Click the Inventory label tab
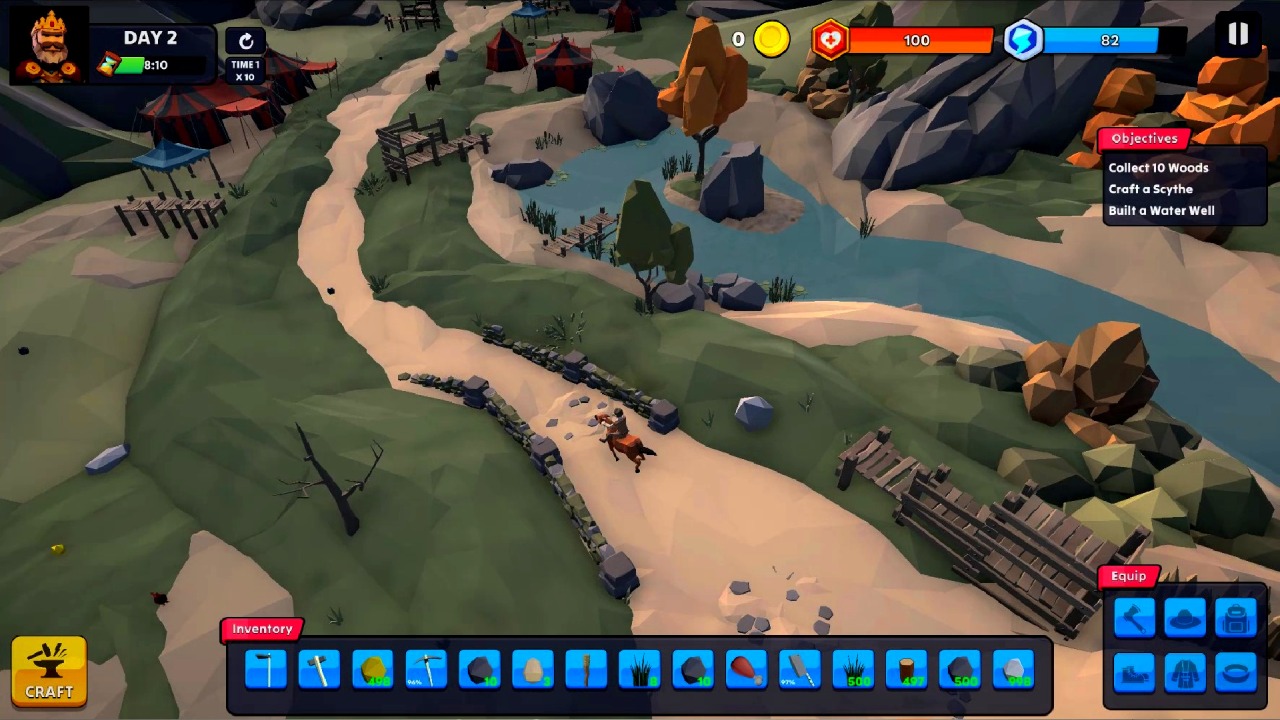 click(x=262, y=629)
